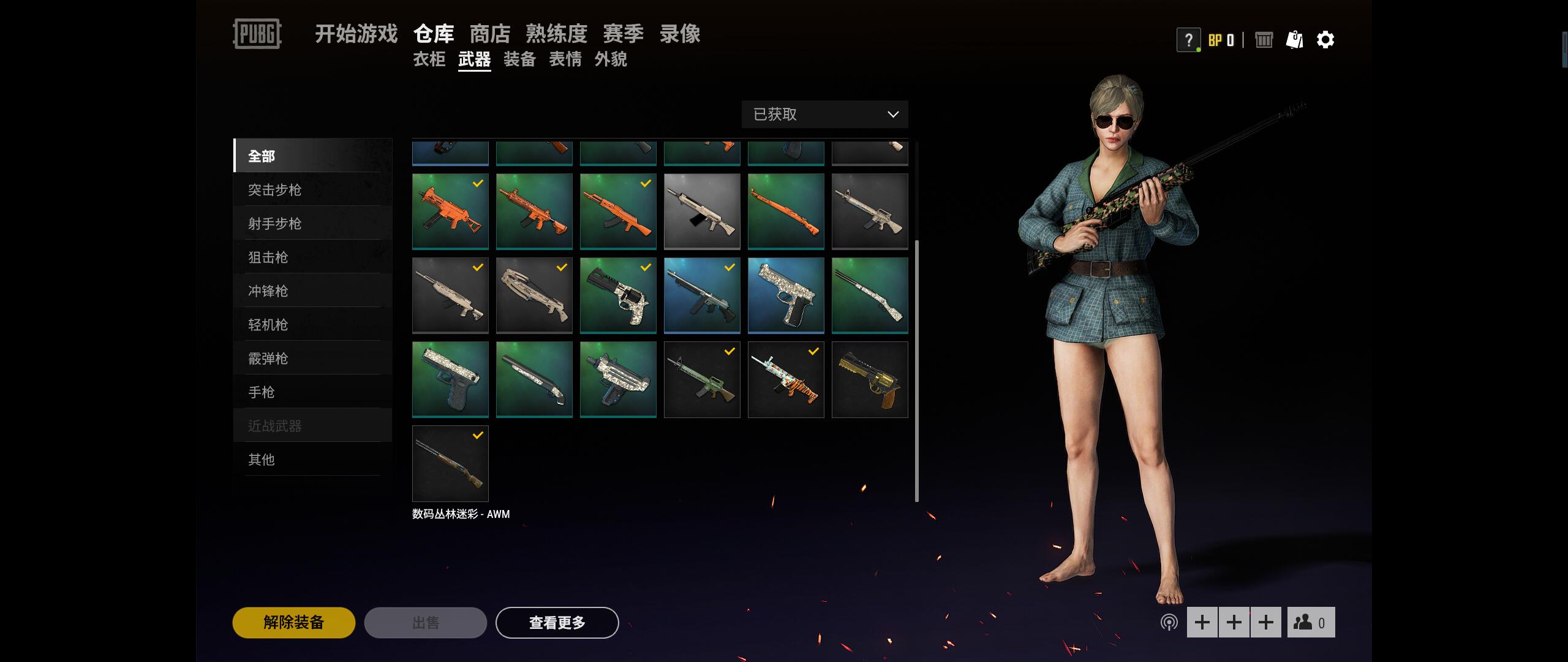Toggle the checkmark on the pearl revolver skin
This screenshot has height=662, width=1568.
(646, 267)
